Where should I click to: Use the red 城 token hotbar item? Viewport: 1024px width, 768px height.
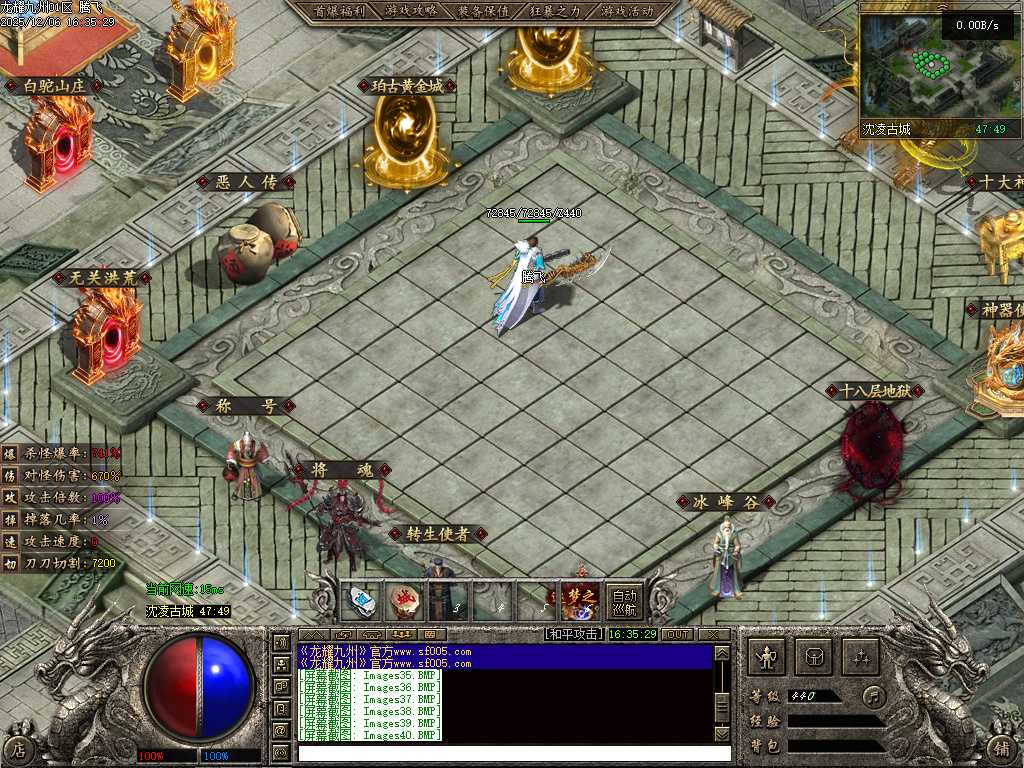point(404,600)
